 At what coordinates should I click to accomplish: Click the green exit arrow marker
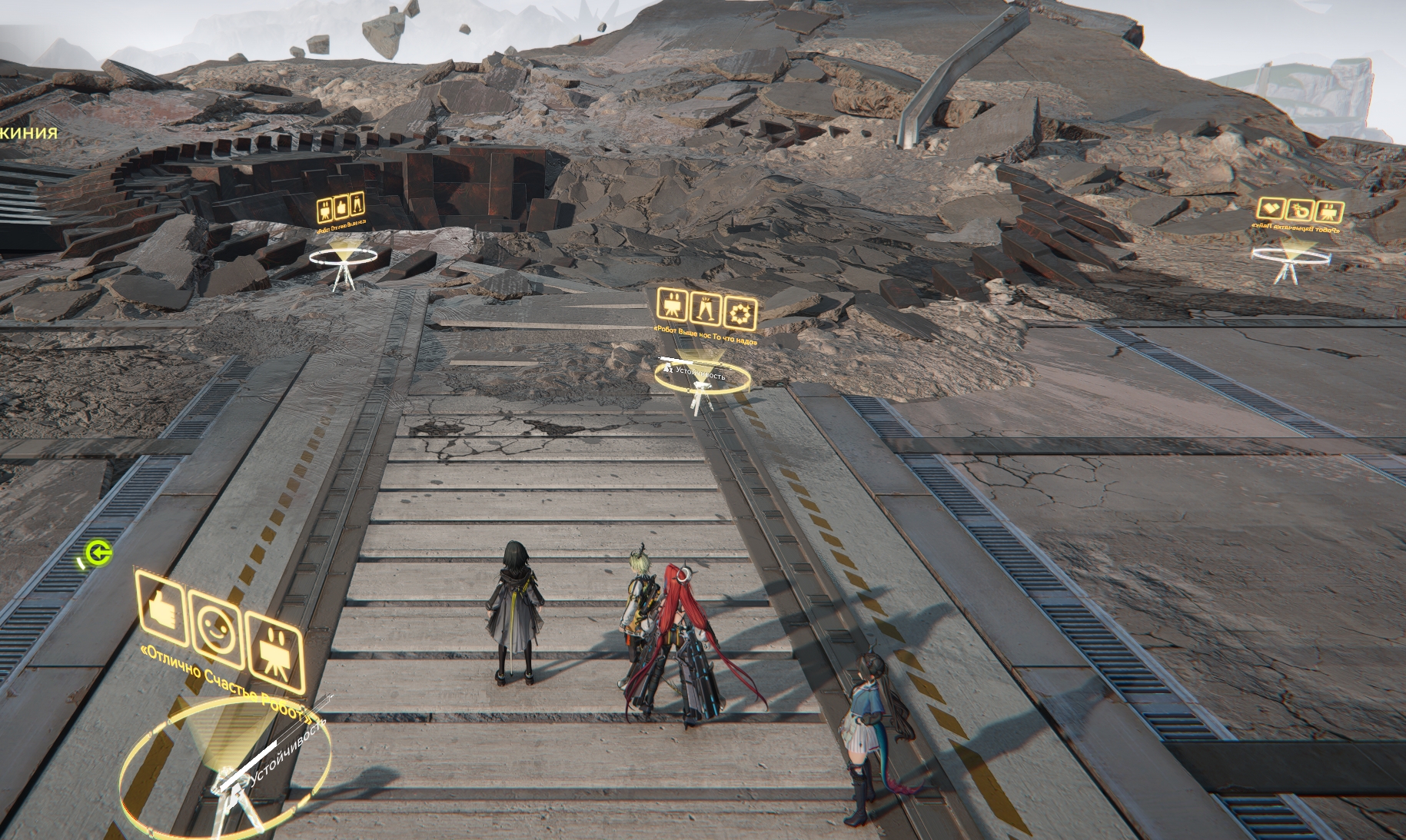[98, 553]
